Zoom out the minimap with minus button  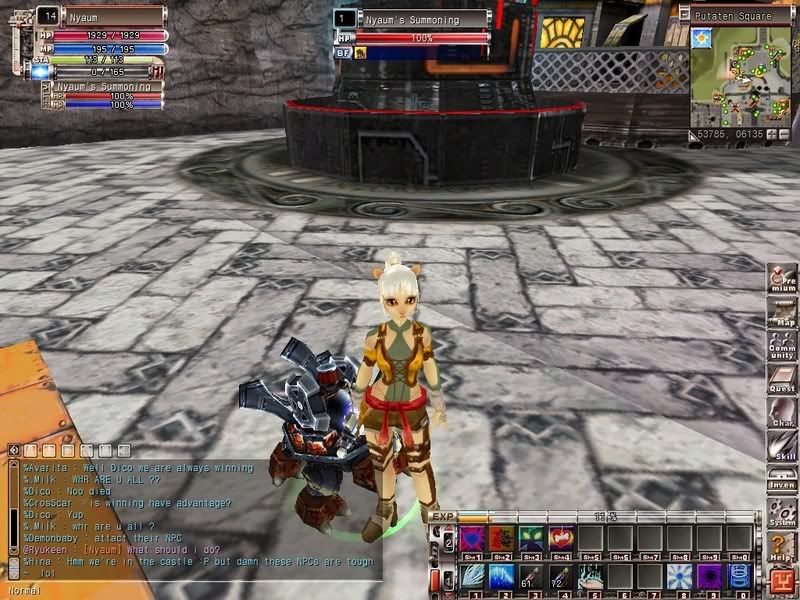pos(783,132)
